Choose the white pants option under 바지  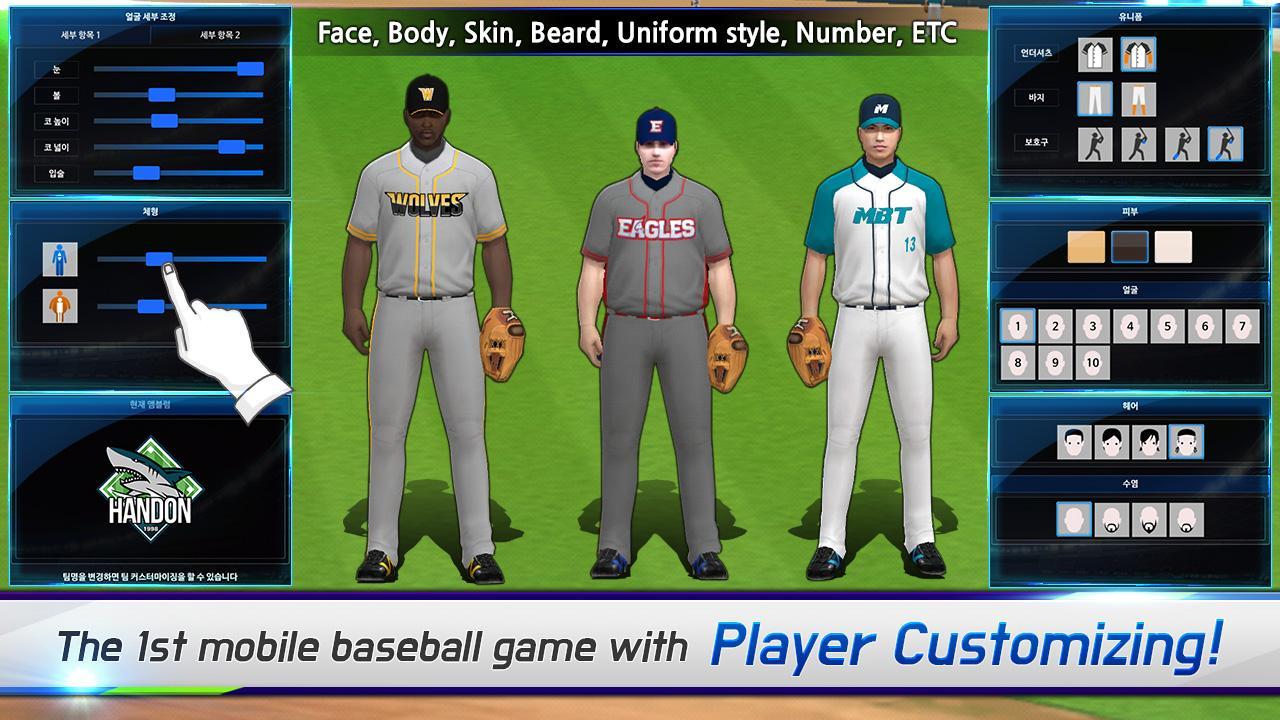pyautogui.click(x=1094, y=99)
